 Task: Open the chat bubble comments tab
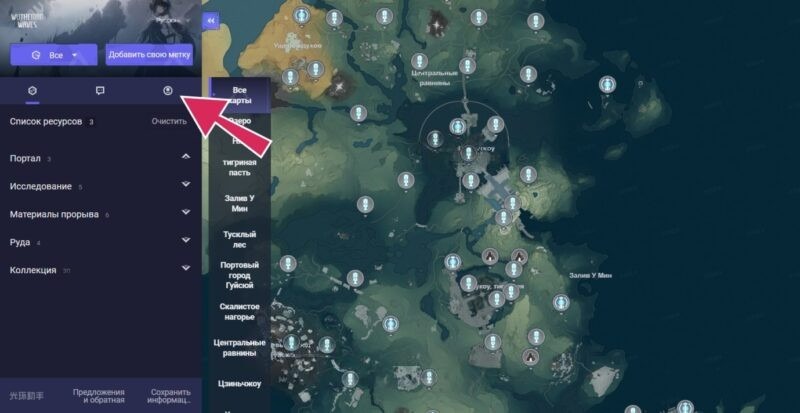pyautogui.click(x=100, y=91)
